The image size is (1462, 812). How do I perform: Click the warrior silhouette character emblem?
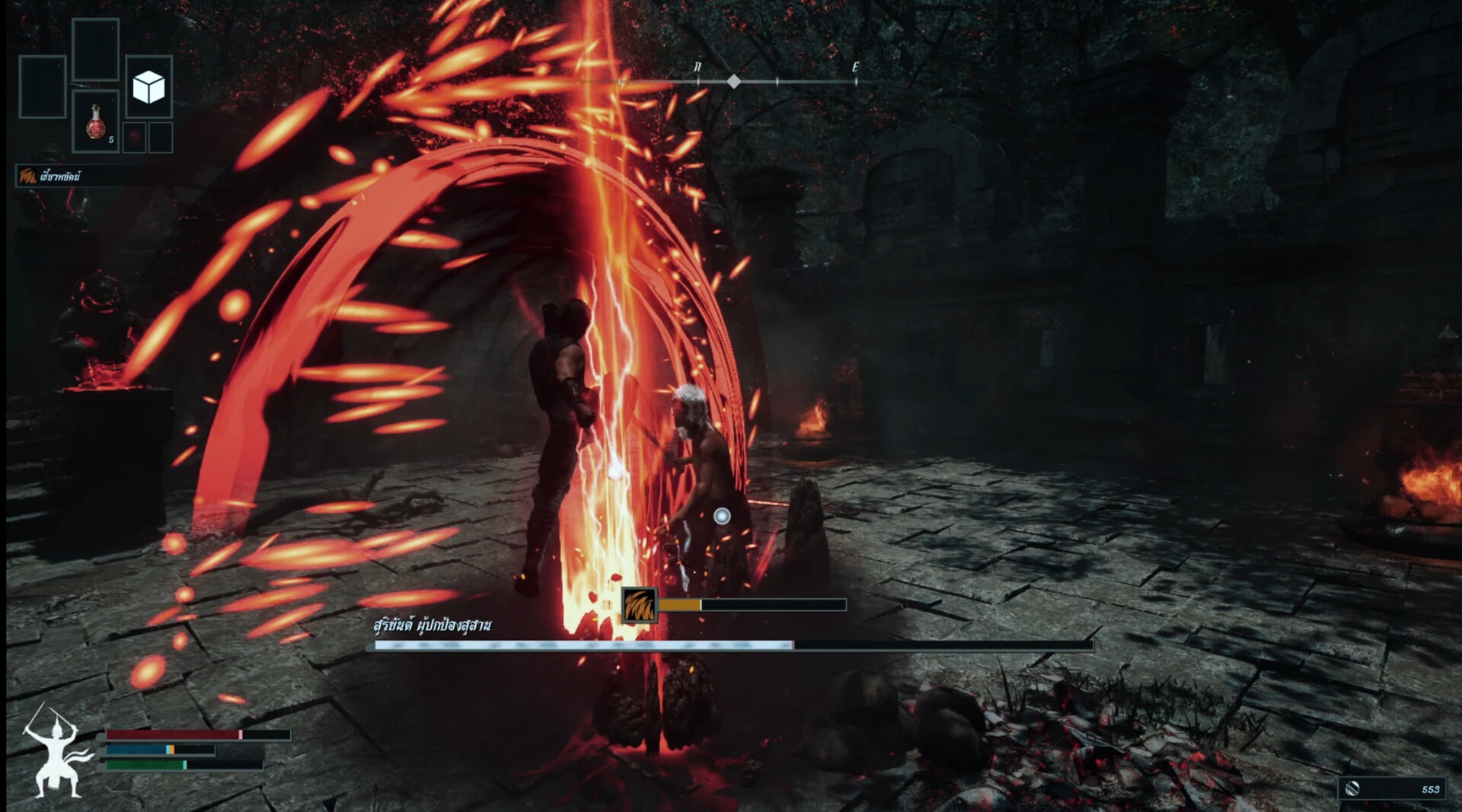point(55,752)
